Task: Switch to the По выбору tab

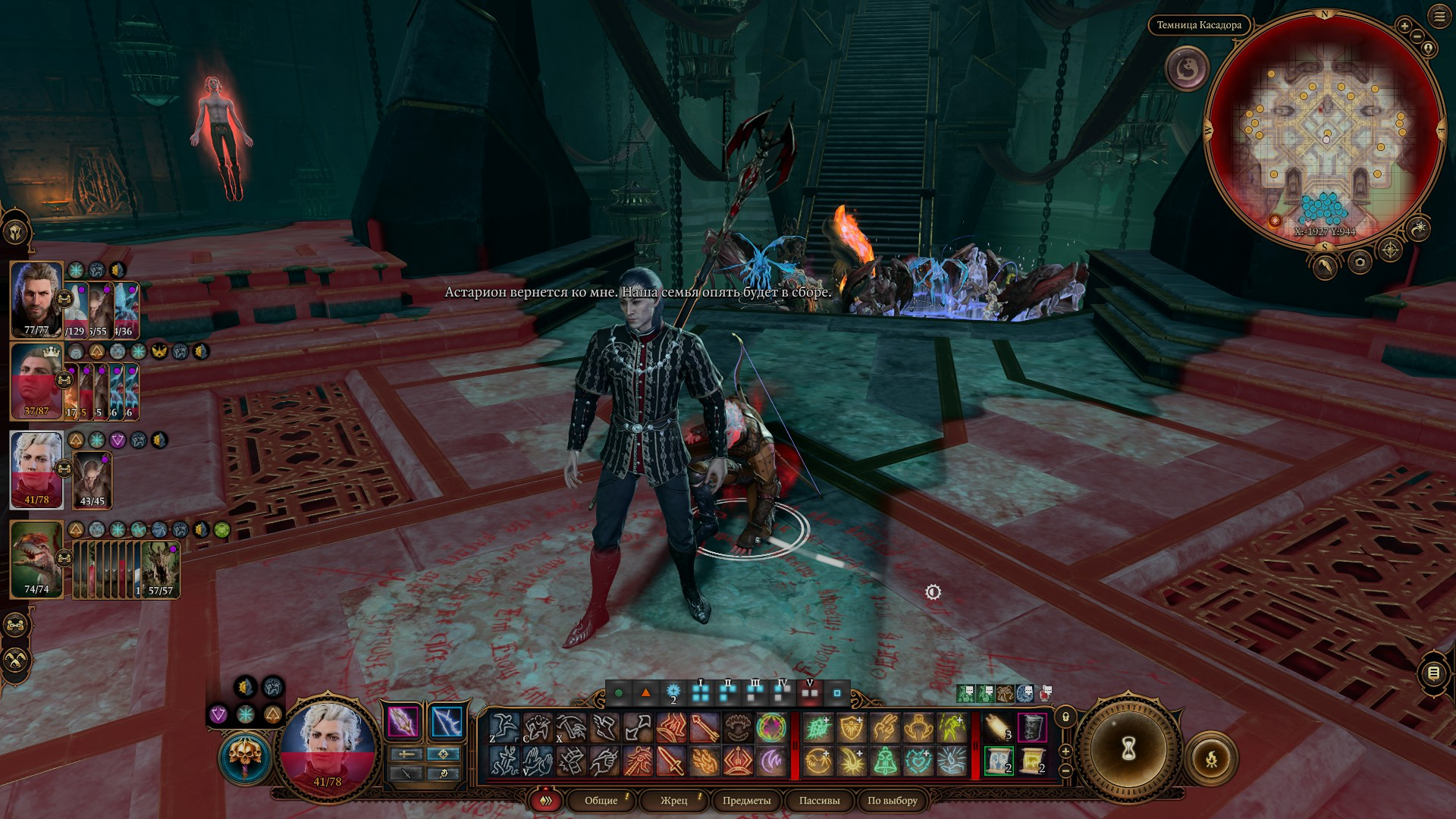Action: click(892, 801)
